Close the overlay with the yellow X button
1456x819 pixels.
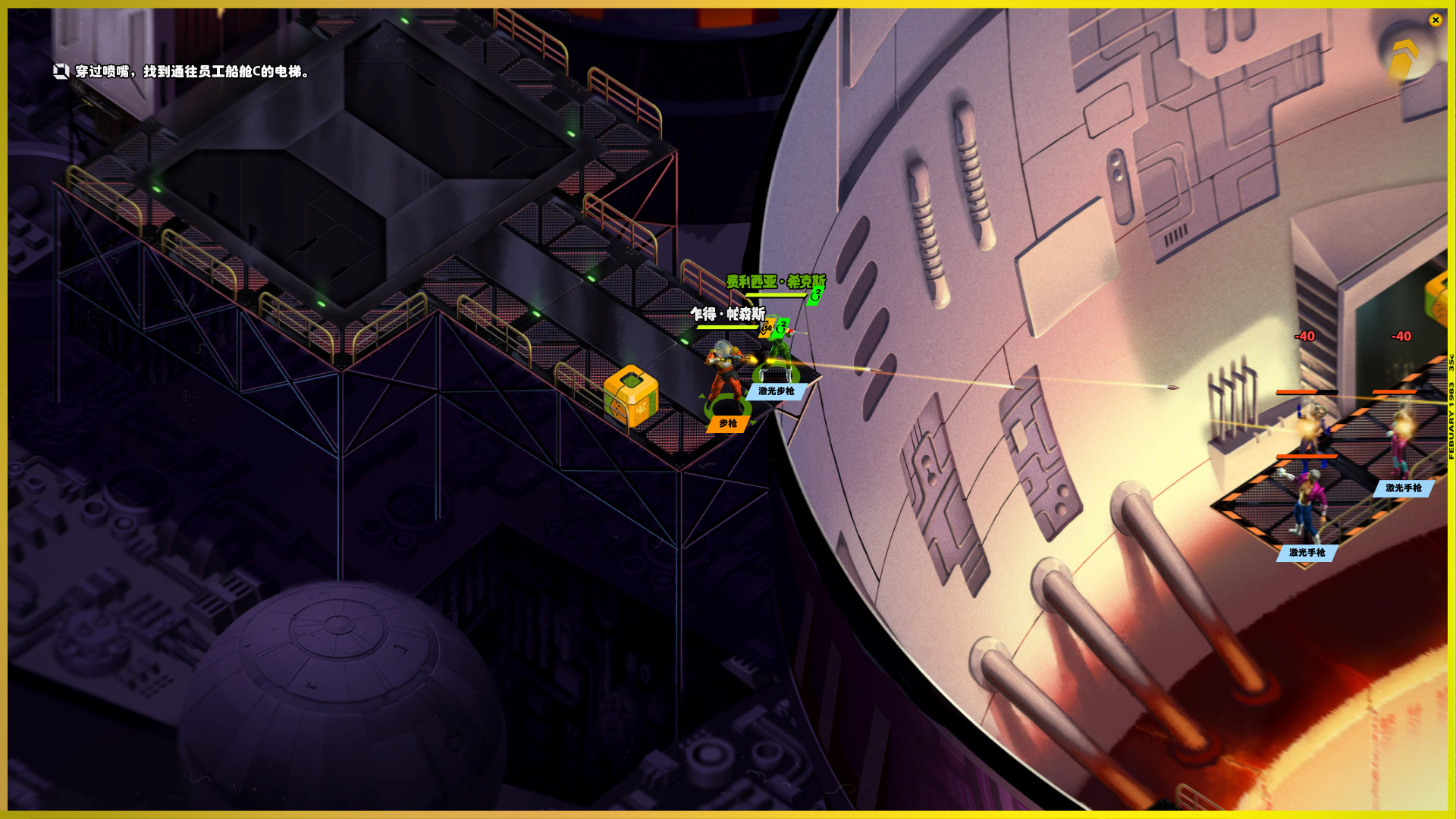click(1435, 20)
